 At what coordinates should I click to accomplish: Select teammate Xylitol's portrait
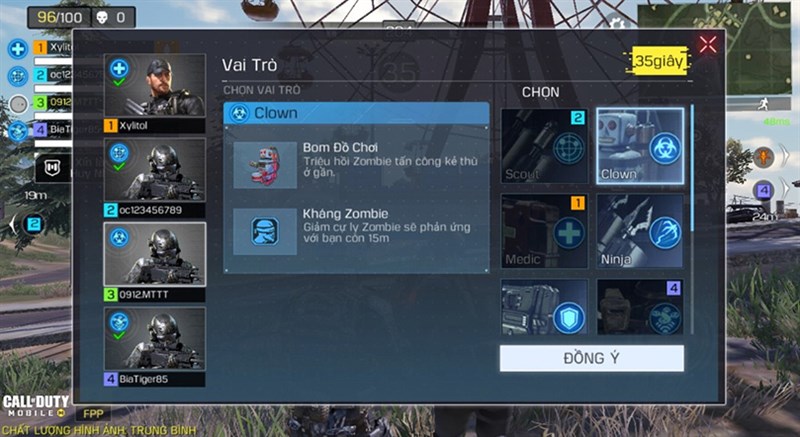(155, 91)
